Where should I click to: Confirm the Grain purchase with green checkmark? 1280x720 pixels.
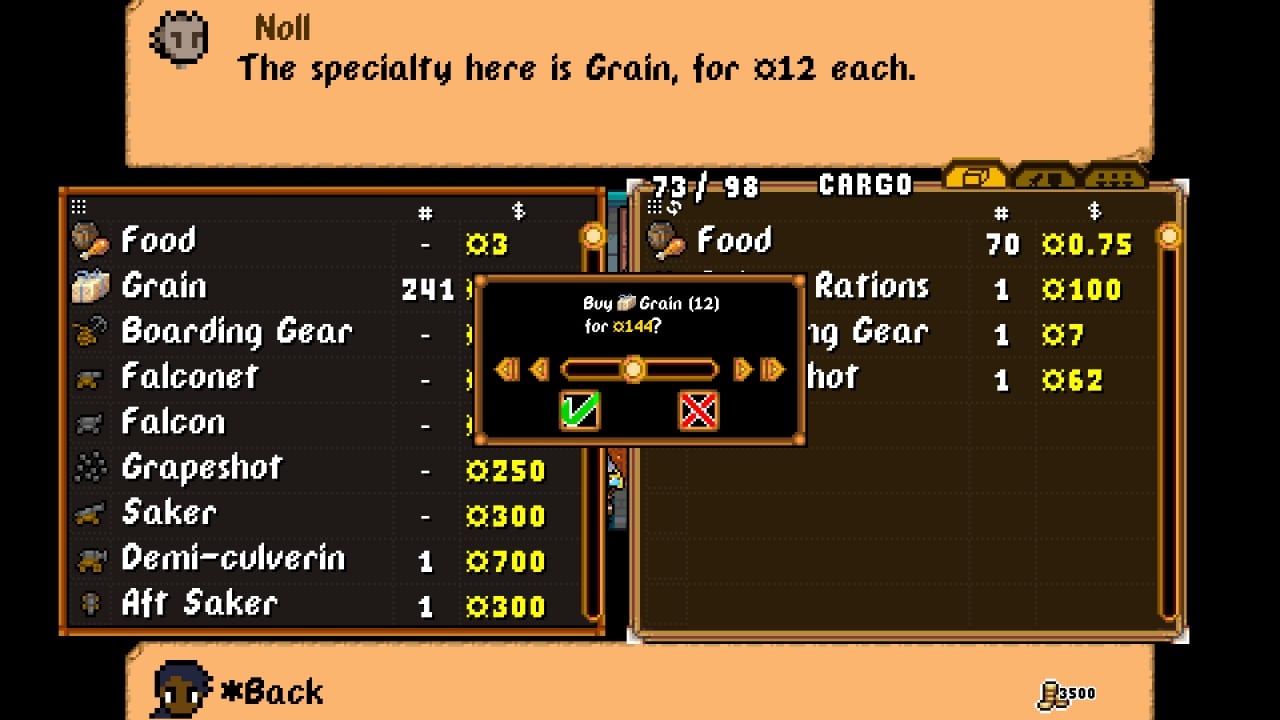click(x=580, y=410)
